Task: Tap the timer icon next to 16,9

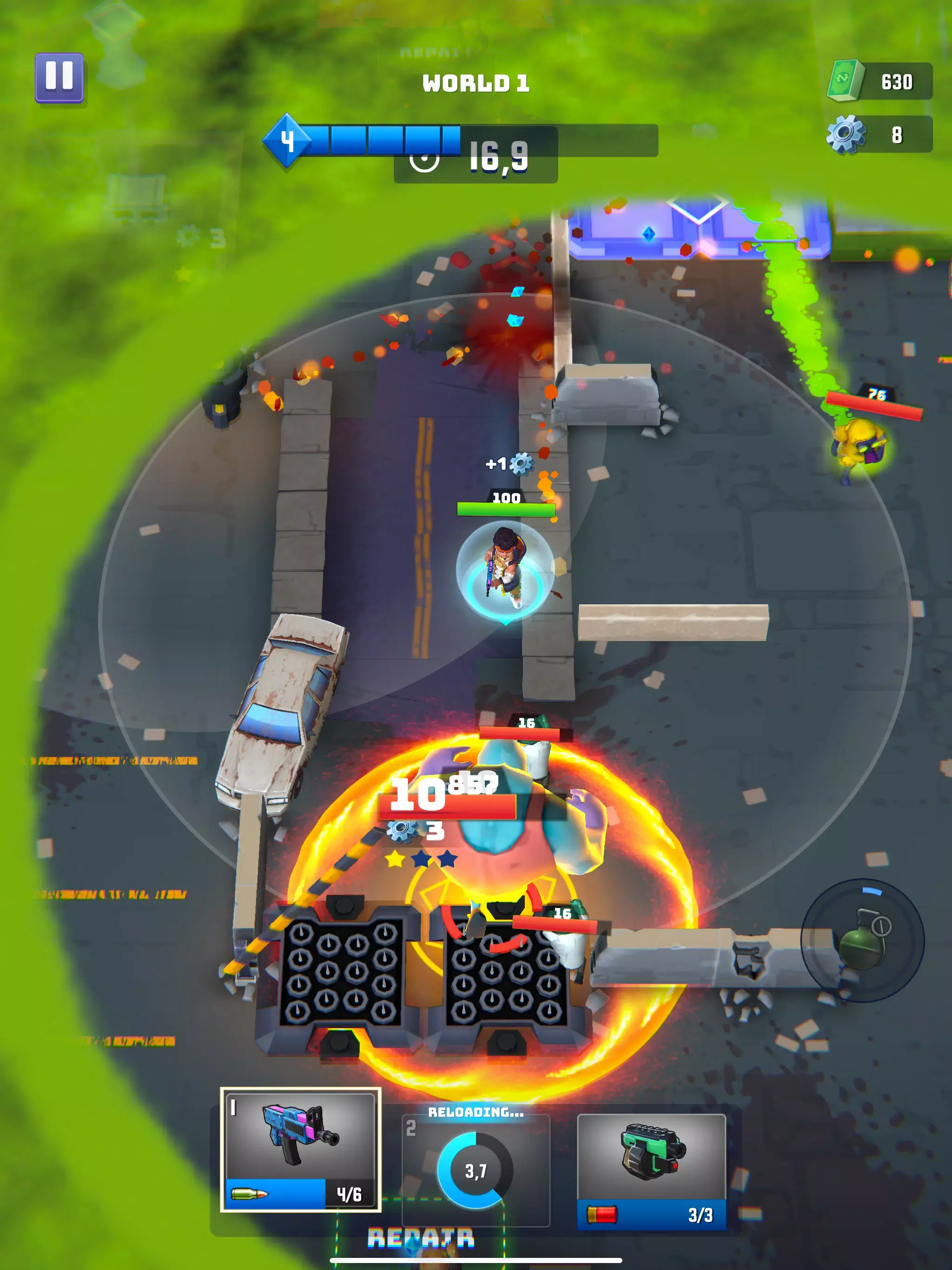Action: pyautogui.click(x=425, y=163)
